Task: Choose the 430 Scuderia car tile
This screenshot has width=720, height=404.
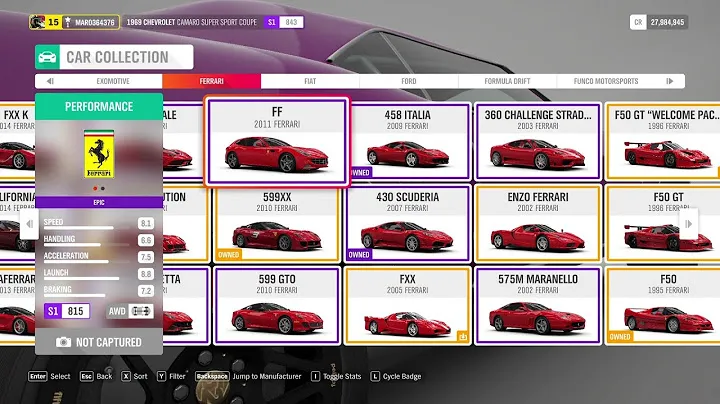Action: tap(407, 223)
